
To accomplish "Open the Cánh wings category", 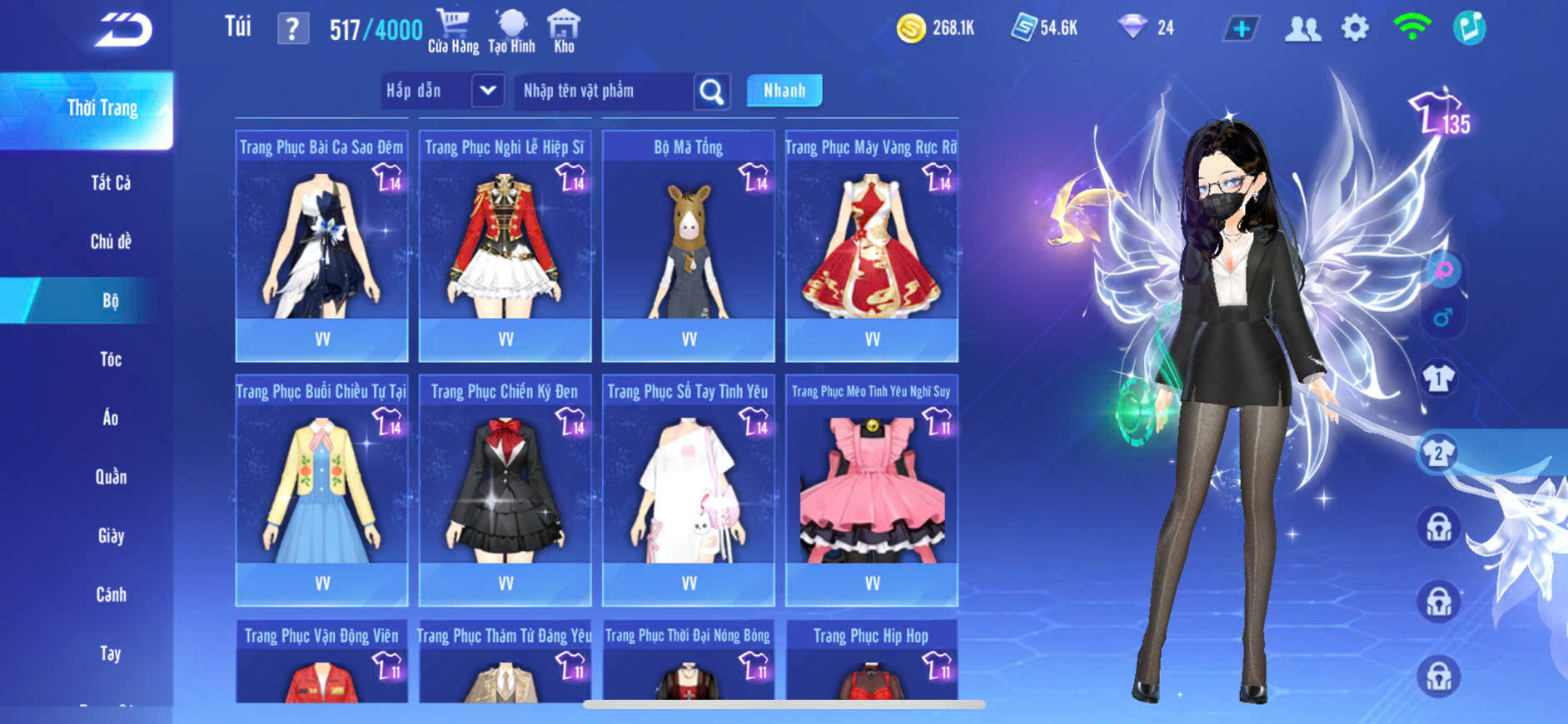I will pos(111,595).
